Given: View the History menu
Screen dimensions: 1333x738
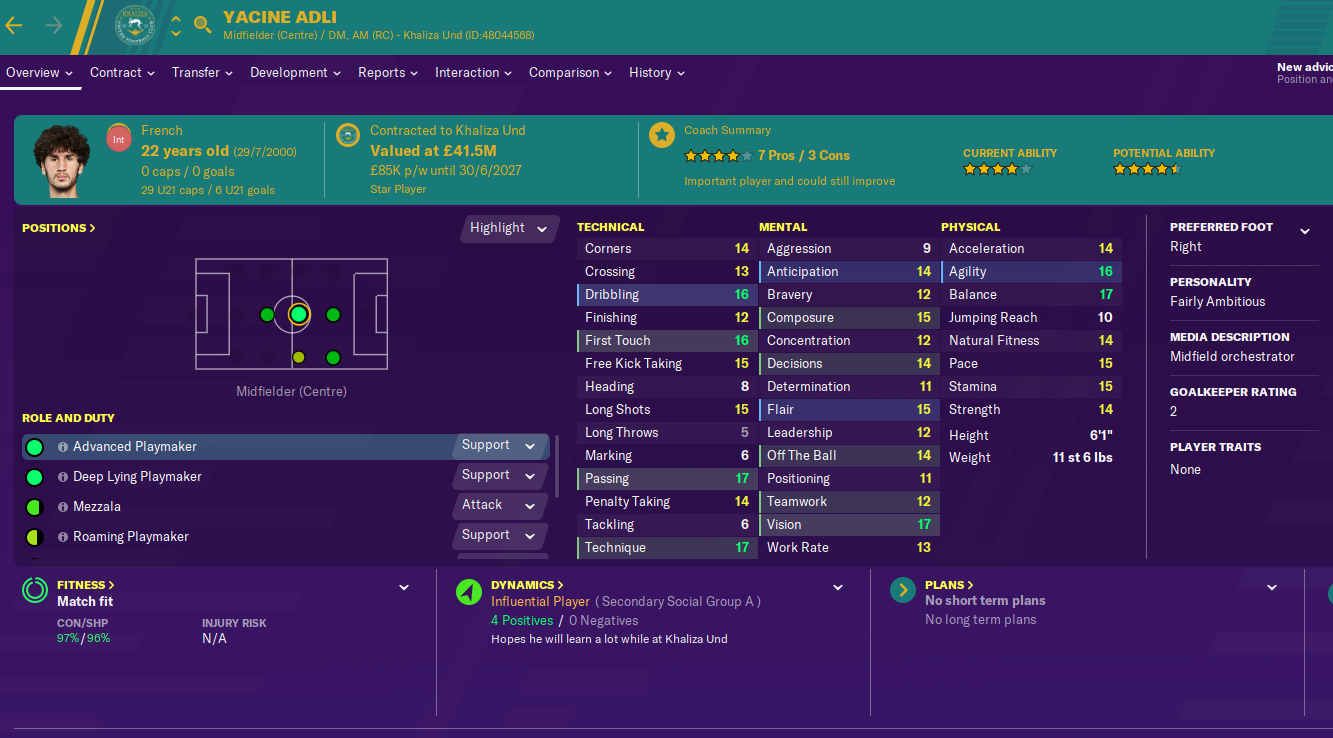Looking at the screenshot, I should pyautogui.click(x=657, y=73).
